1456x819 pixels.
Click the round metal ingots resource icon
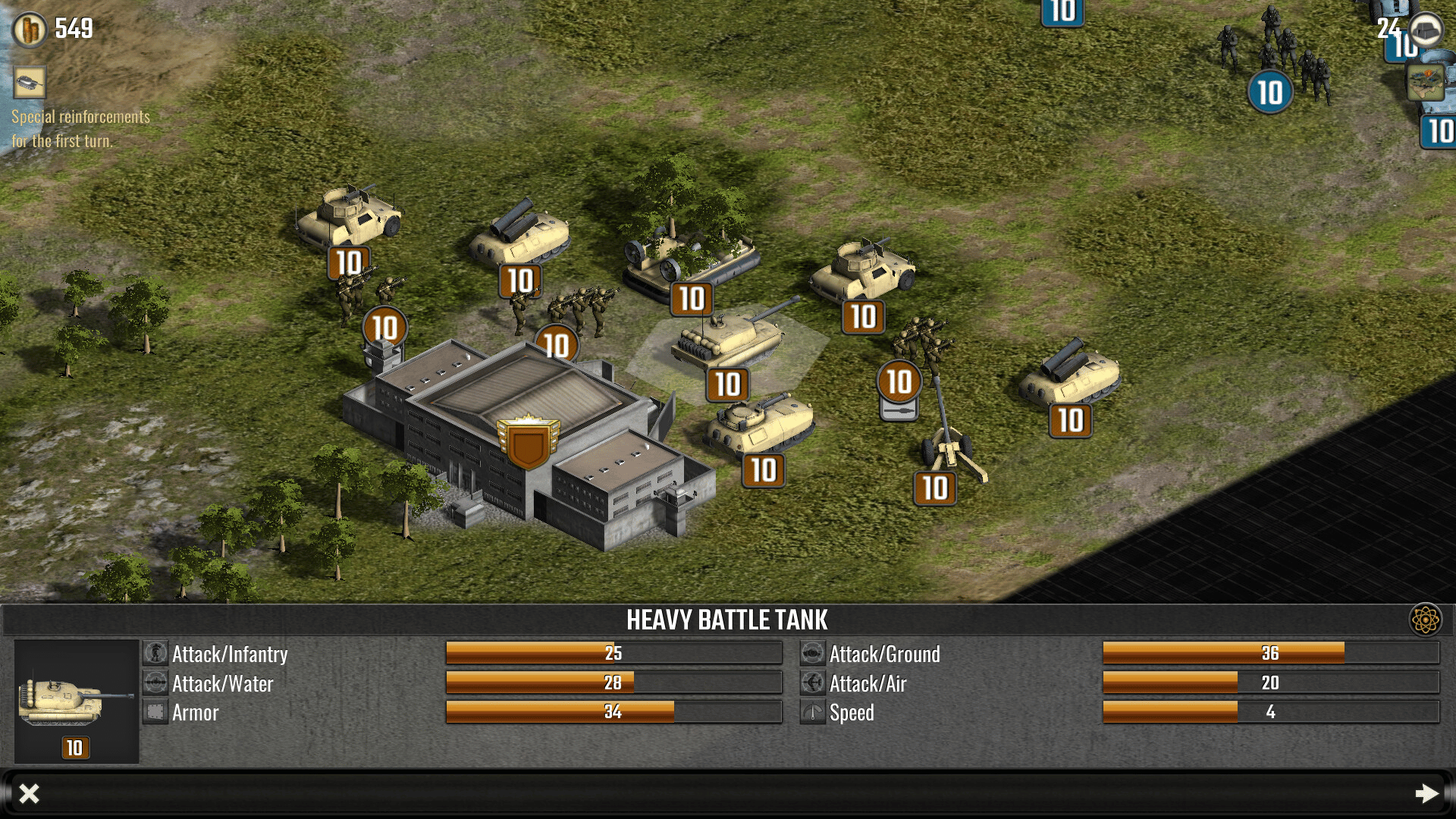click(1426, 30)
